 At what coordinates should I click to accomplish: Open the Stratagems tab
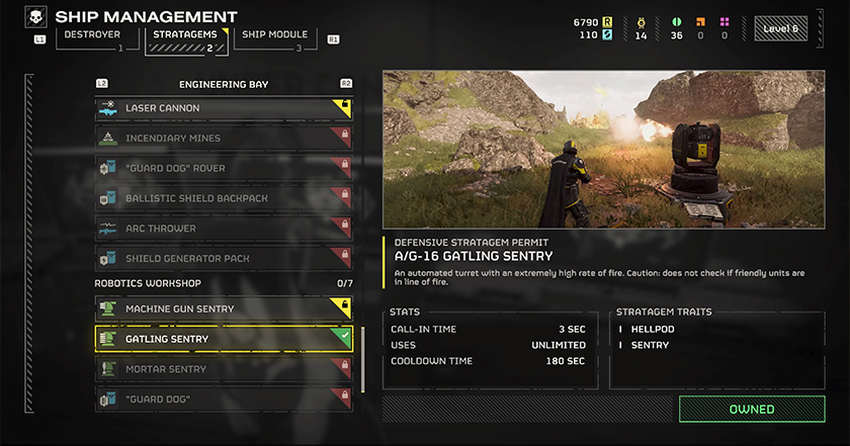pyautogui.click(x=188, y=38)
